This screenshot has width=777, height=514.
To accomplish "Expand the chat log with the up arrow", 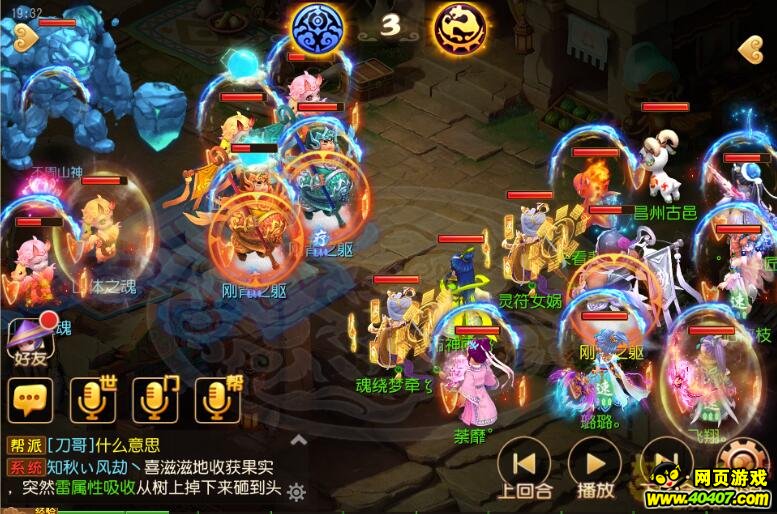I will pos(296,440).
